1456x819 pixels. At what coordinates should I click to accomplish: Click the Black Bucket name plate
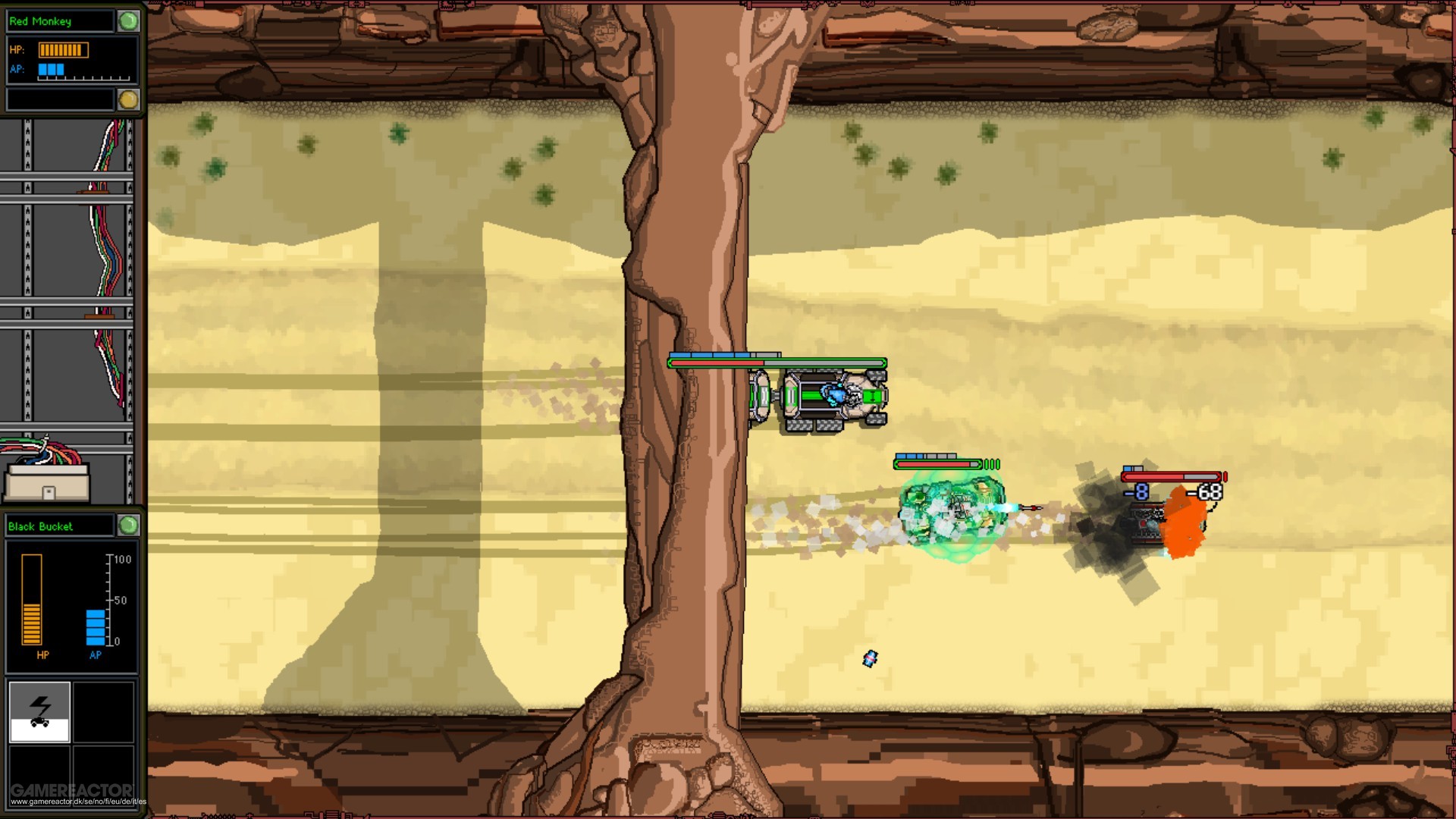click(61, 526)
